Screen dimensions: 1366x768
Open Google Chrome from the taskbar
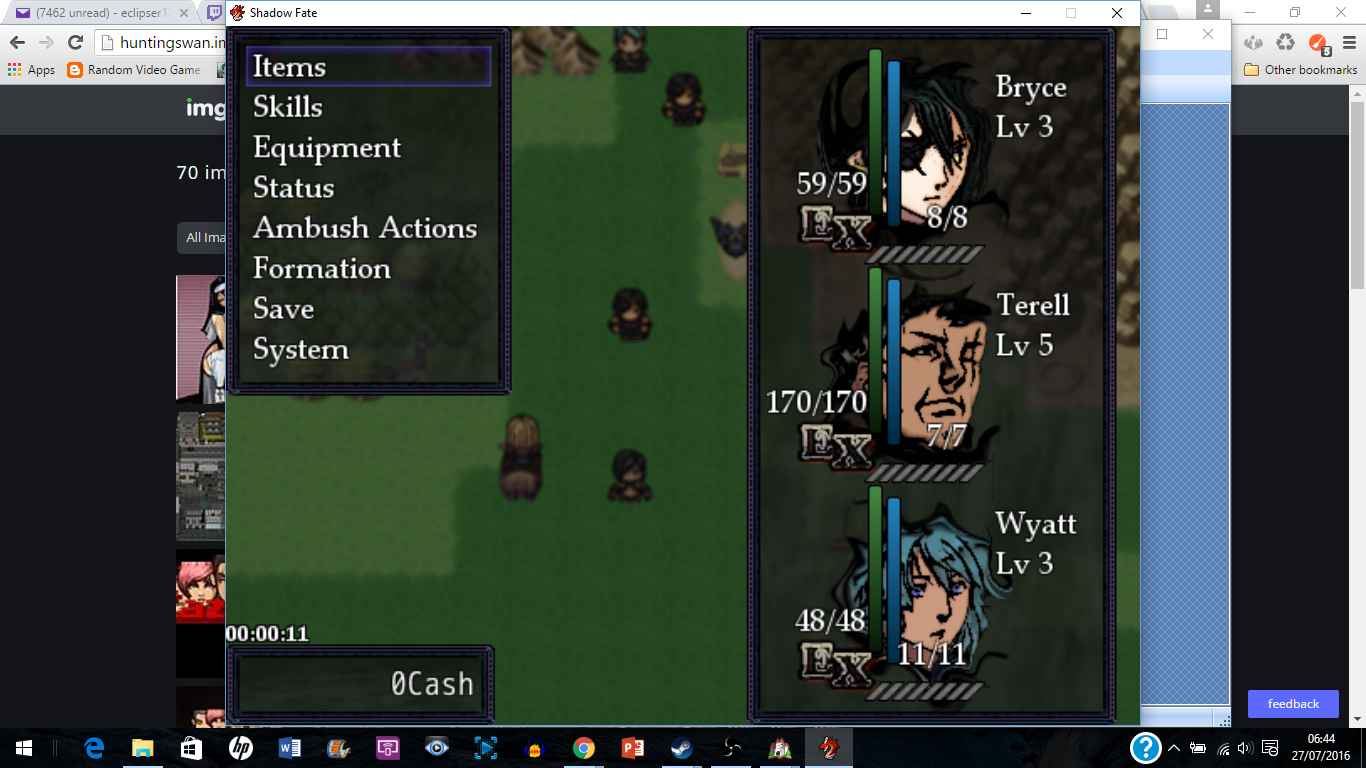pyautogui.click(x=584, y=747)
